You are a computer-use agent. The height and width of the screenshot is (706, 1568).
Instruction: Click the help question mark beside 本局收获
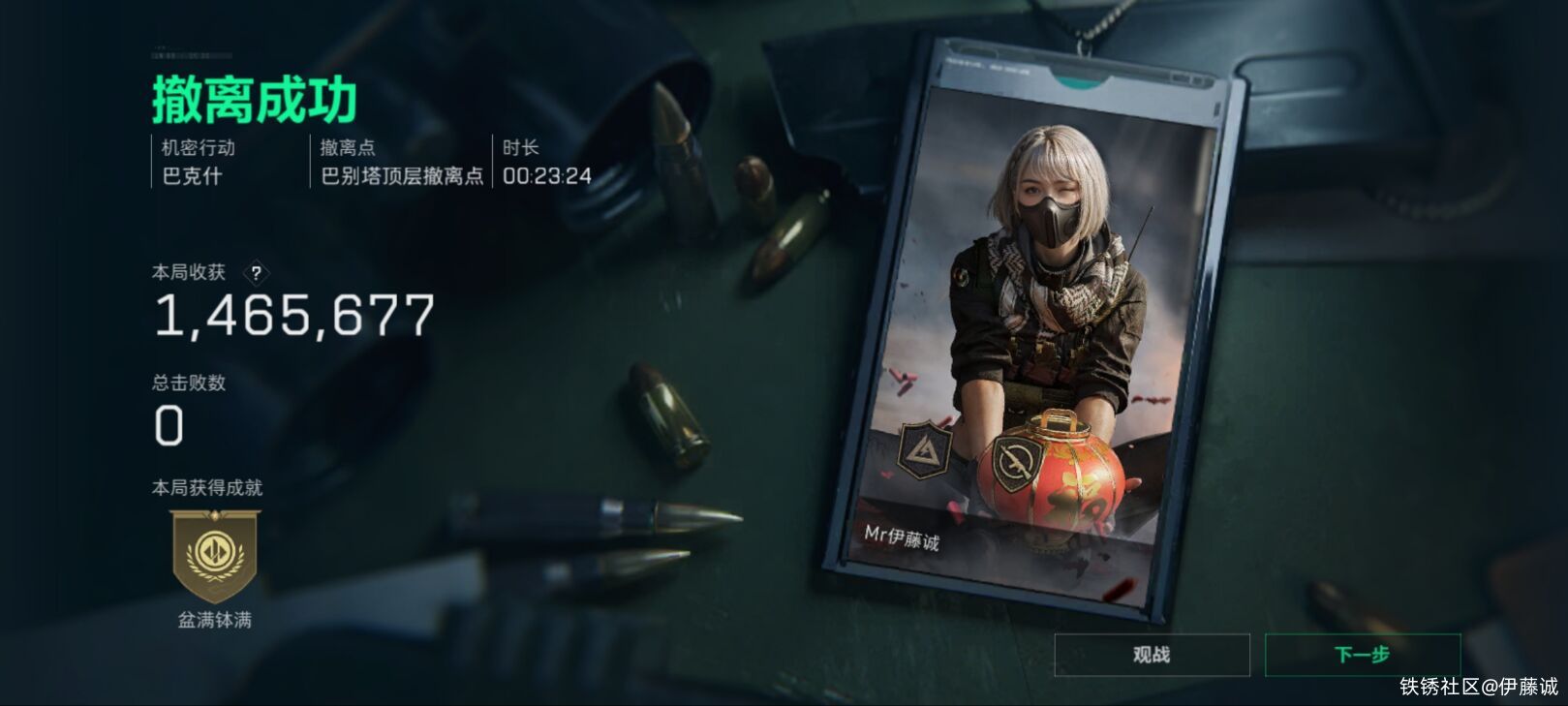pos(254,272)
